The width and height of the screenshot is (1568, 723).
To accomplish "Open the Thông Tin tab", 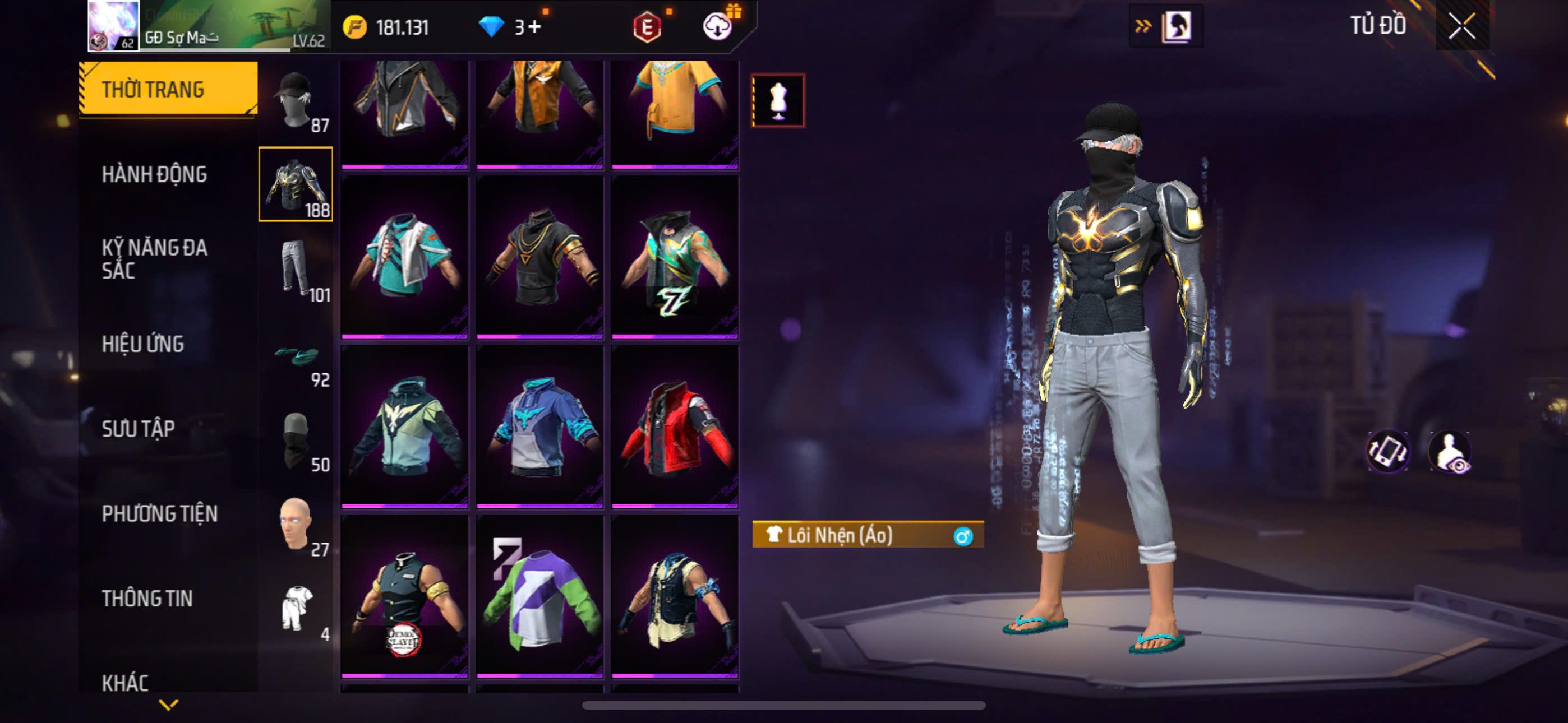I will pyautogui.click(x=147, y=598).
